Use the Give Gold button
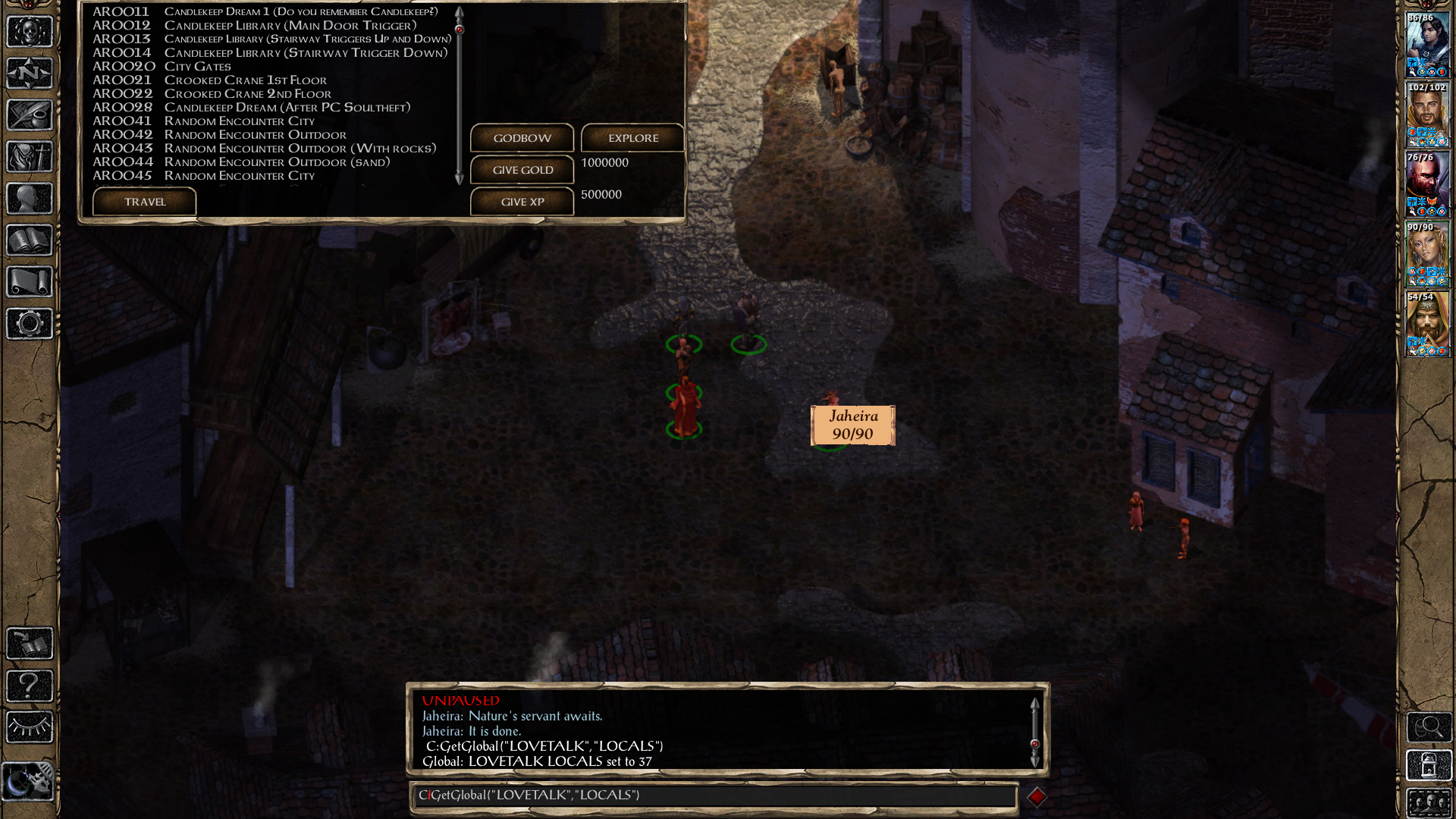Image resolution: width=1456 pixels, height=819 pixels. (x=522, y=170)
